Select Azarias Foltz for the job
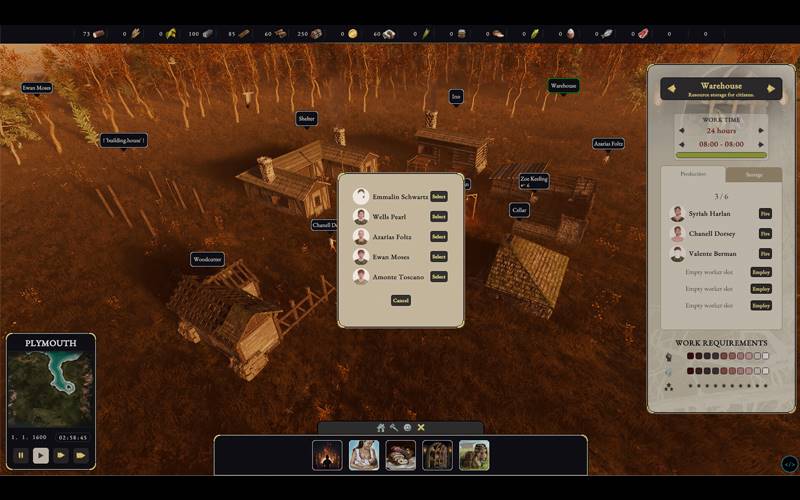800x500 pixels. pyautogui.click(x=438, y=237)
